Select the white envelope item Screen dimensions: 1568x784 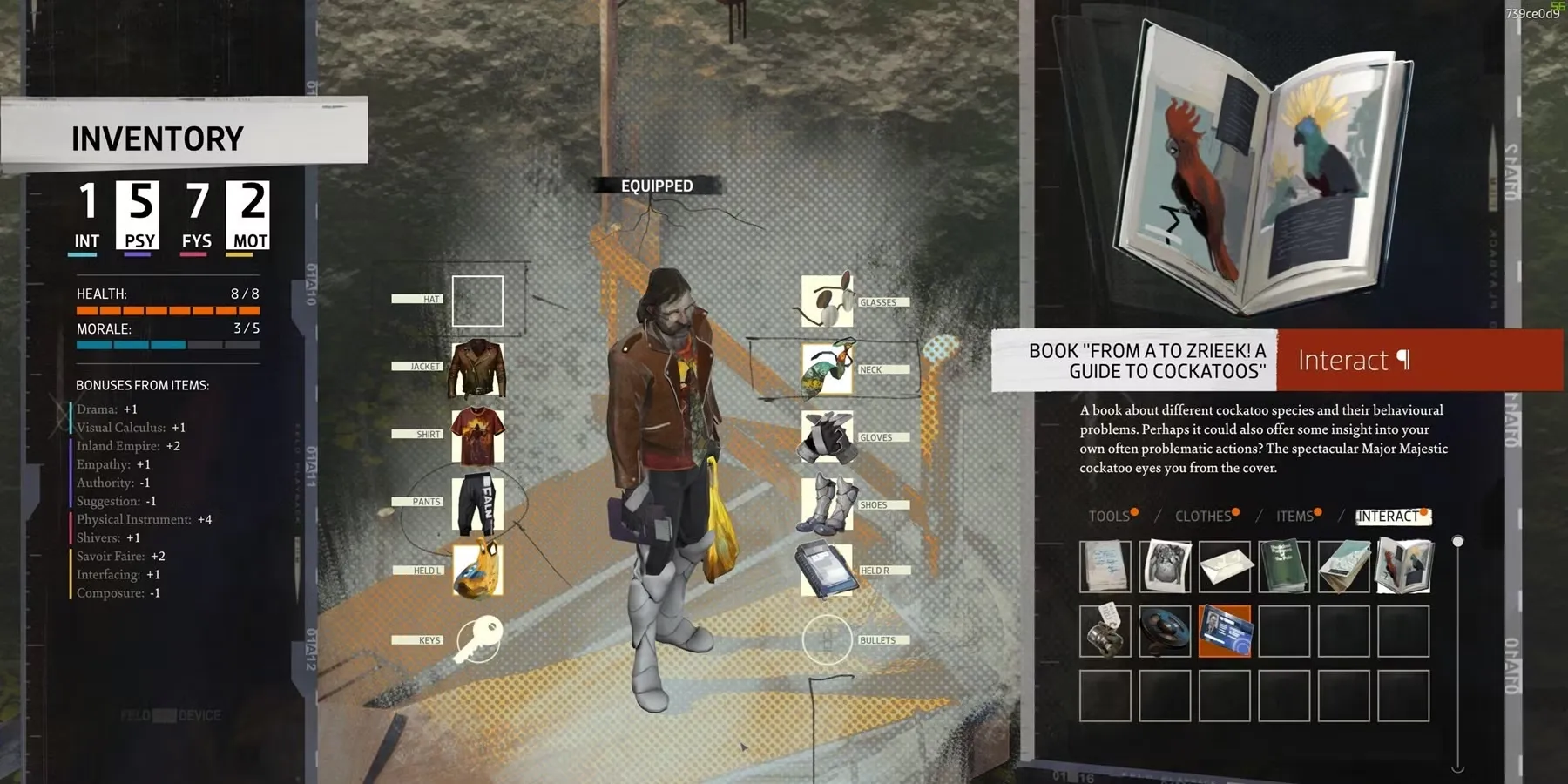tap(1225, 566)
